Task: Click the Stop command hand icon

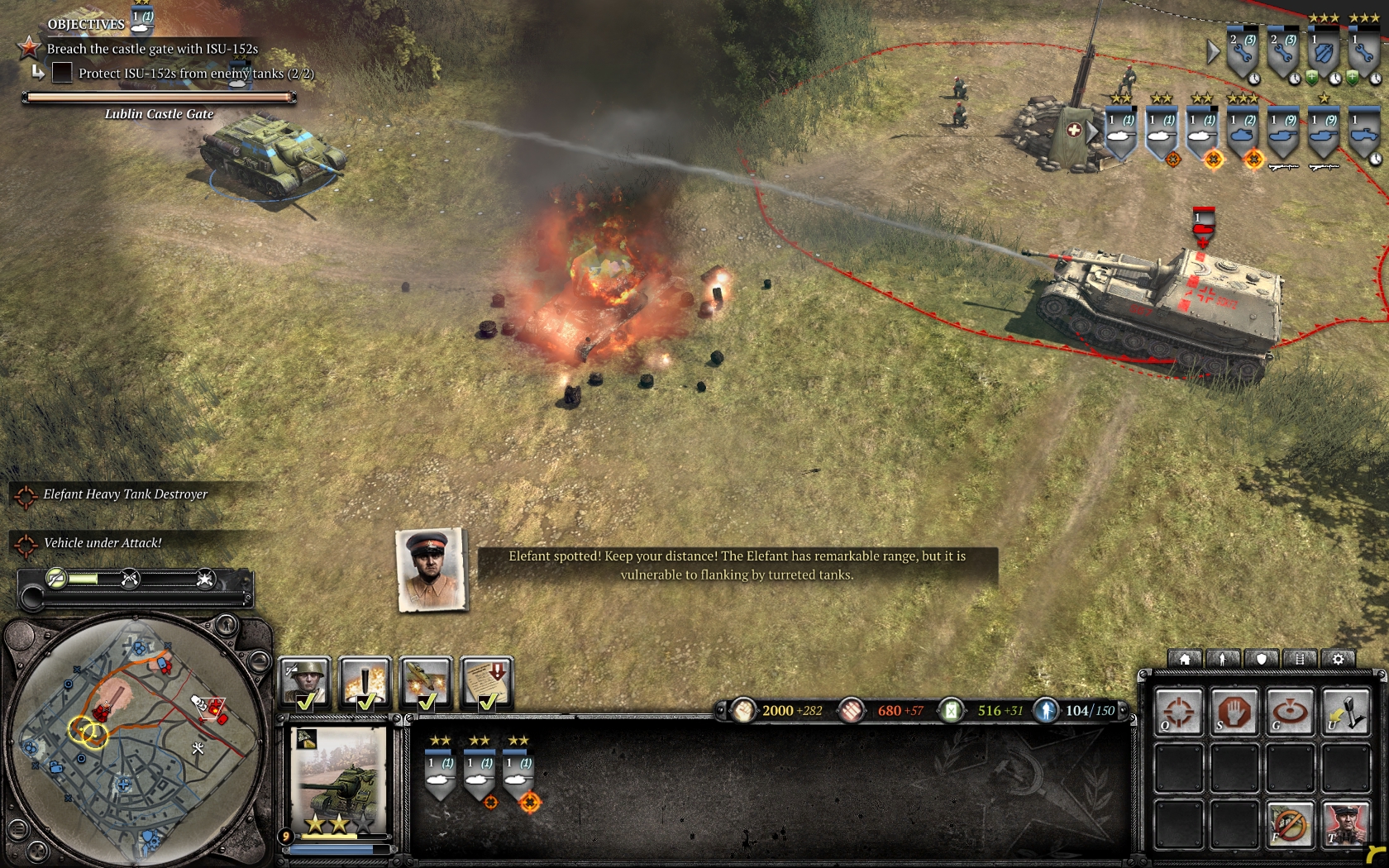Action: [1234, 711]
